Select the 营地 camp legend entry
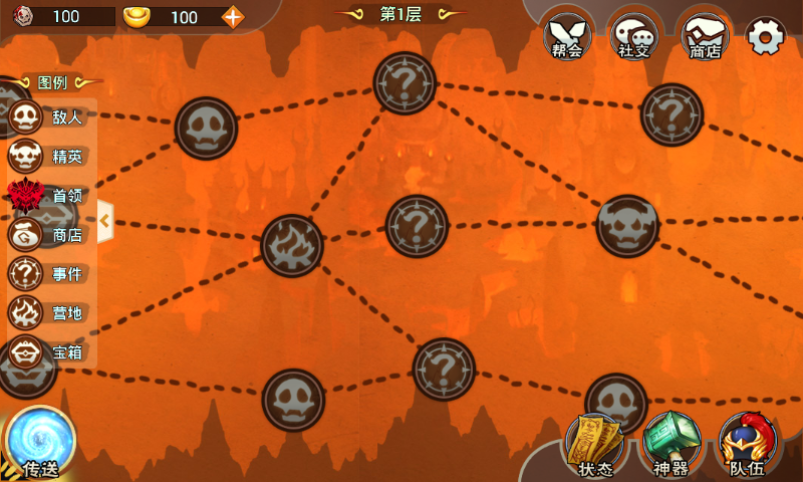The height and width of the screenshot is (482, 803). pyautogui.click(x=48, y=313)
